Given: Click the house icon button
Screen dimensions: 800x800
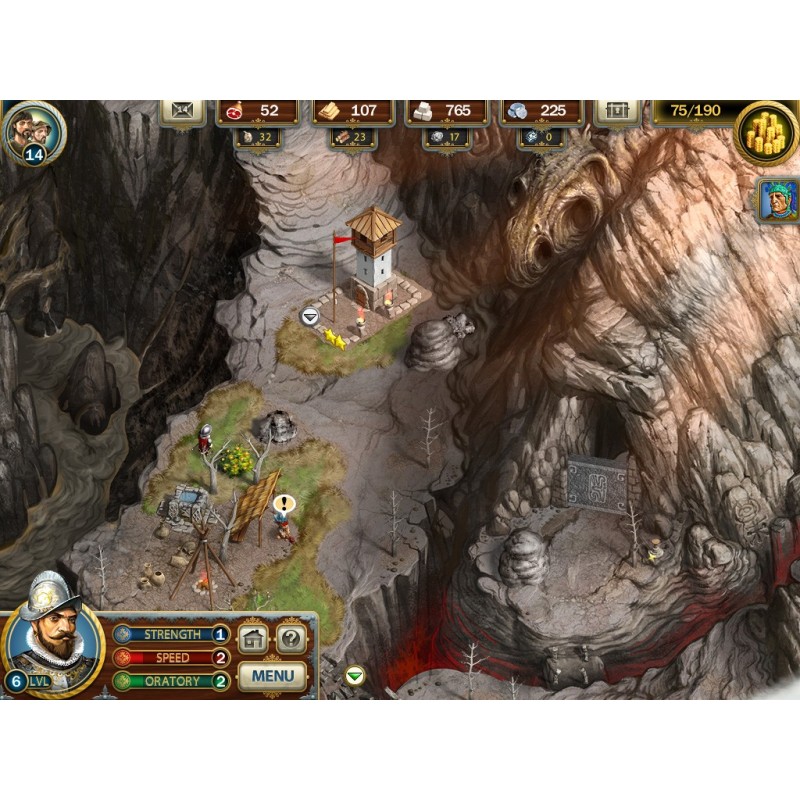Looking at the screenshot, I should pyautogui.click(x=253, y=639).
